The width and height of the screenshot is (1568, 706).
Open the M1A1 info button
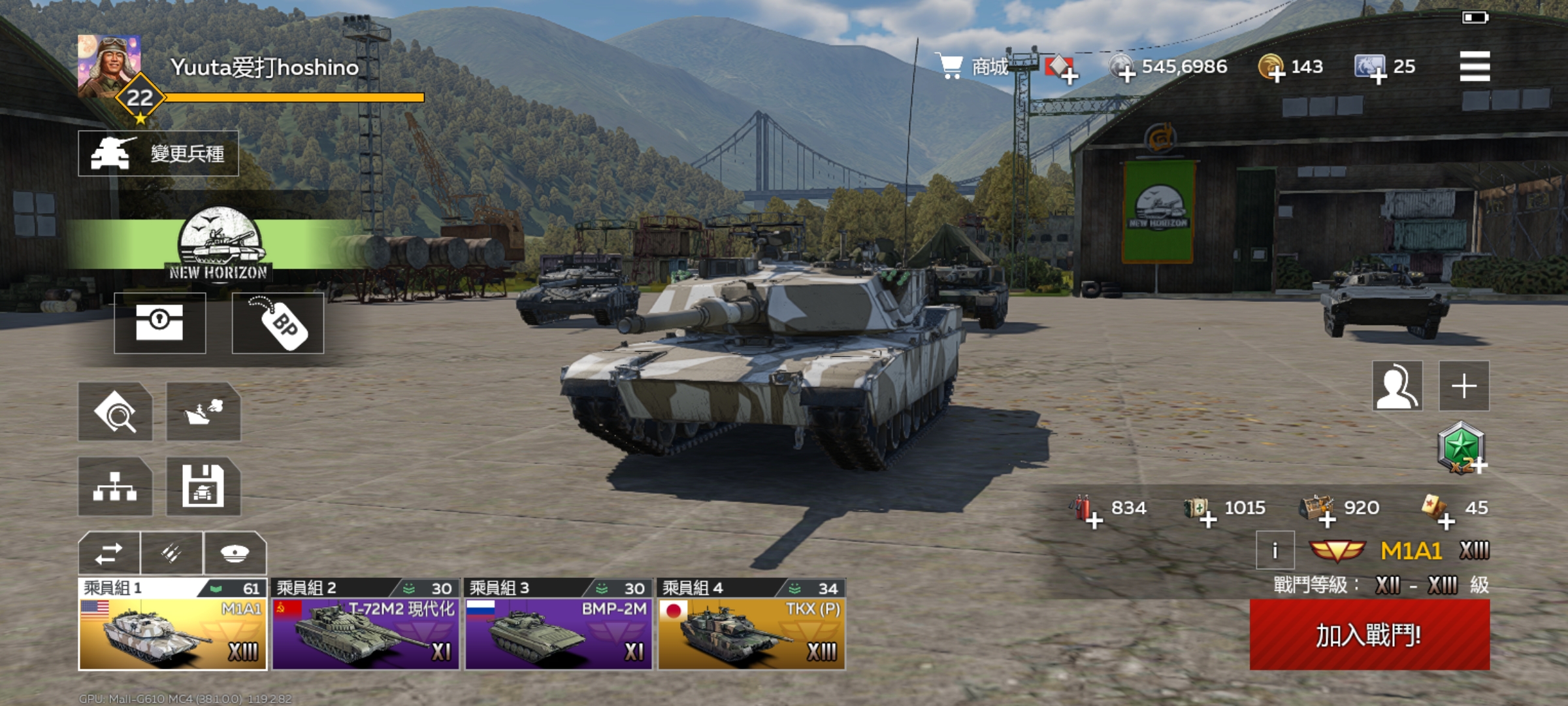(1275, 551)
